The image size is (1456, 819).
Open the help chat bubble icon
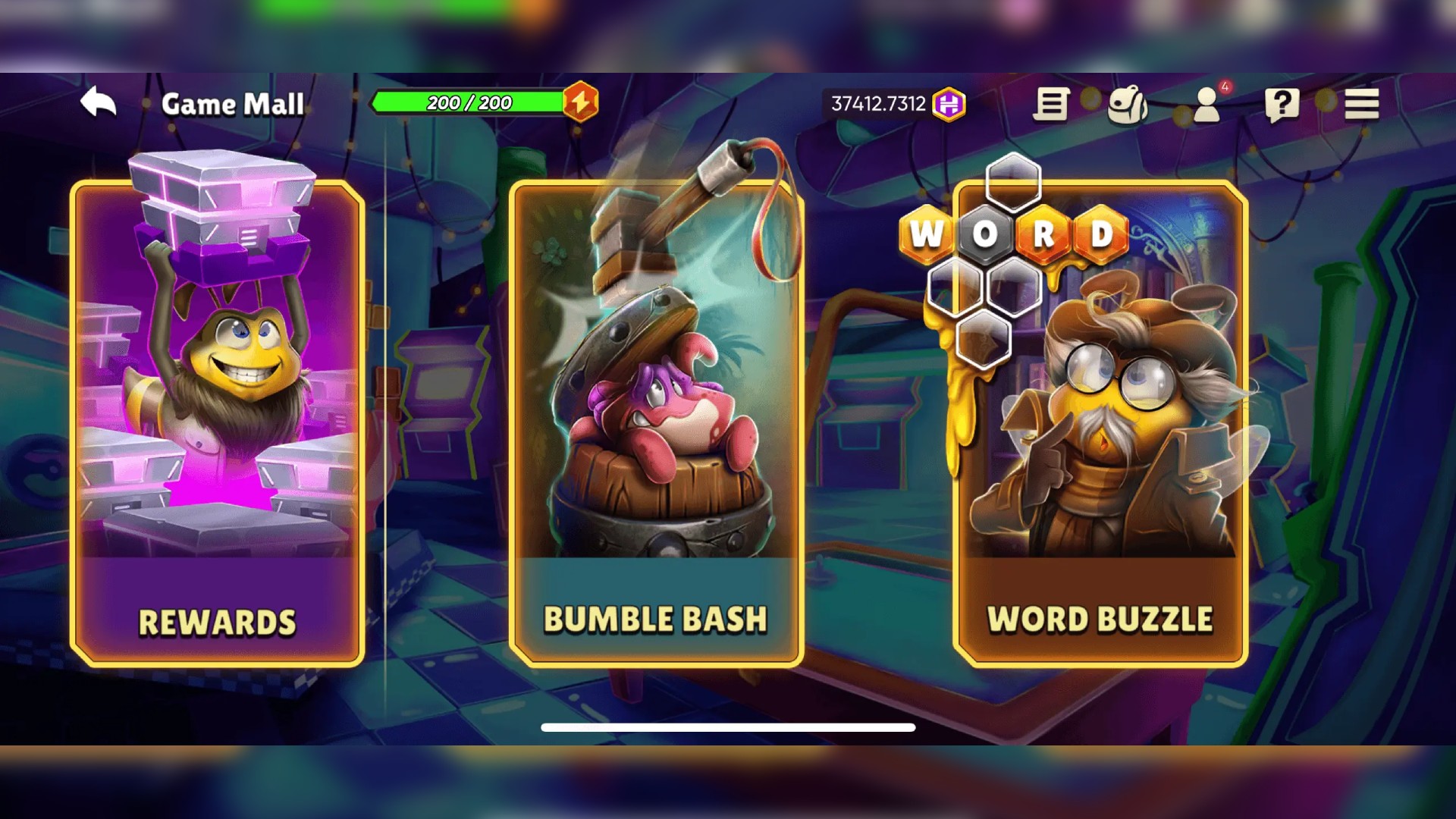click(1282, 105)
